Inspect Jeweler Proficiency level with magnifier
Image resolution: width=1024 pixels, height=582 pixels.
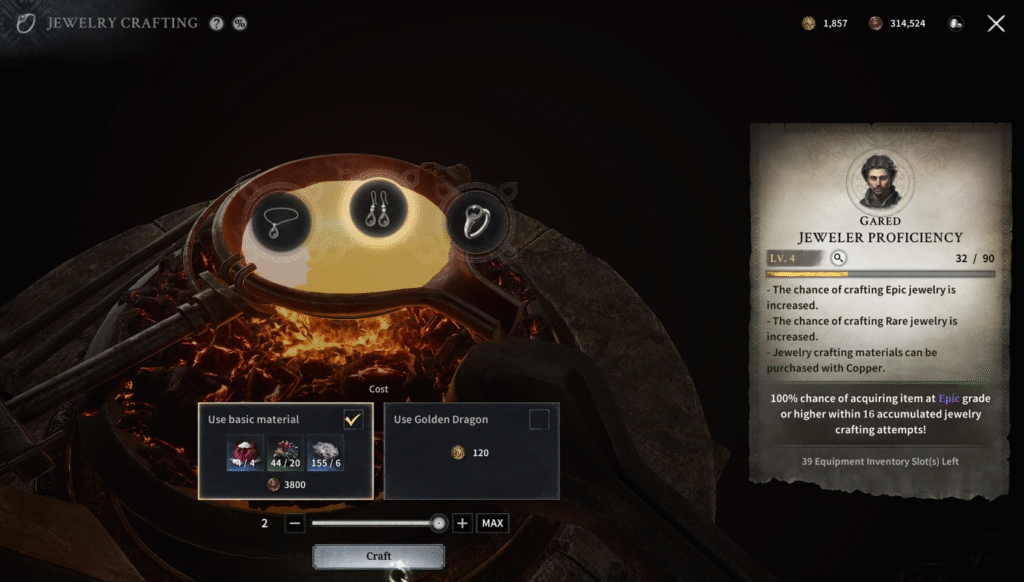pyautogui.click(x=839, y=258)
